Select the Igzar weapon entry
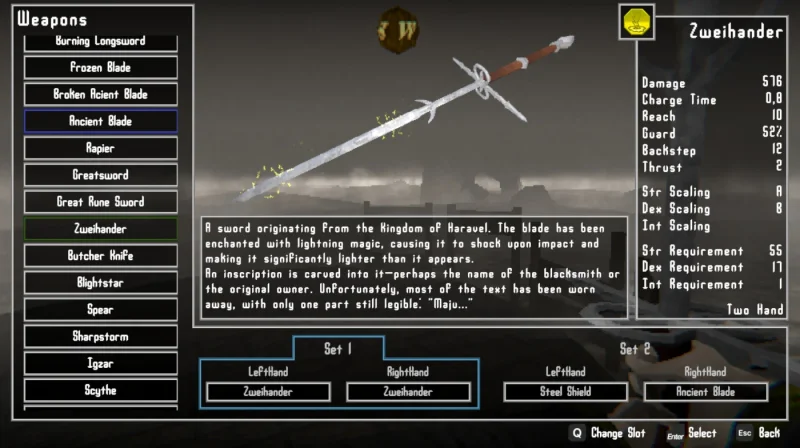 pyautogui.click(x=100, y=364)
